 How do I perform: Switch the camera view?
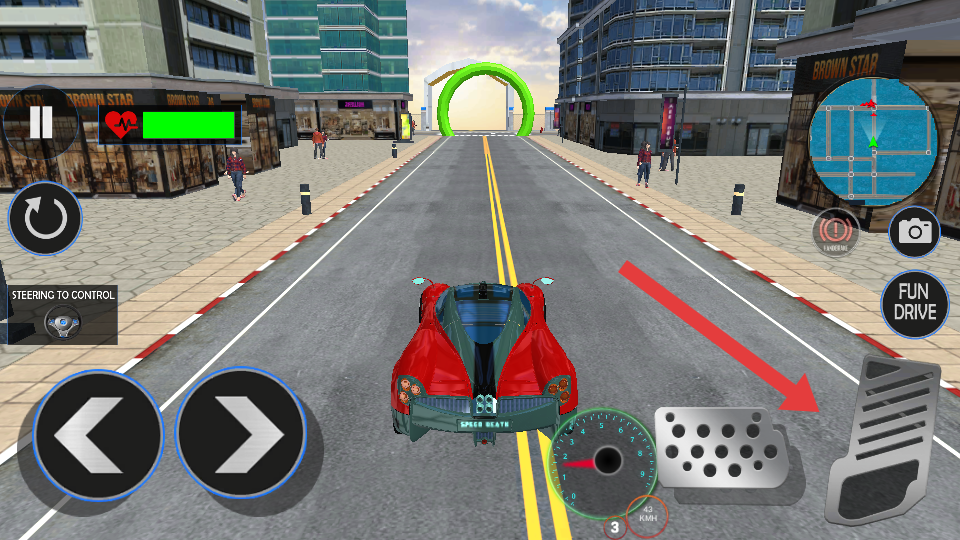[x=914, y=232]
